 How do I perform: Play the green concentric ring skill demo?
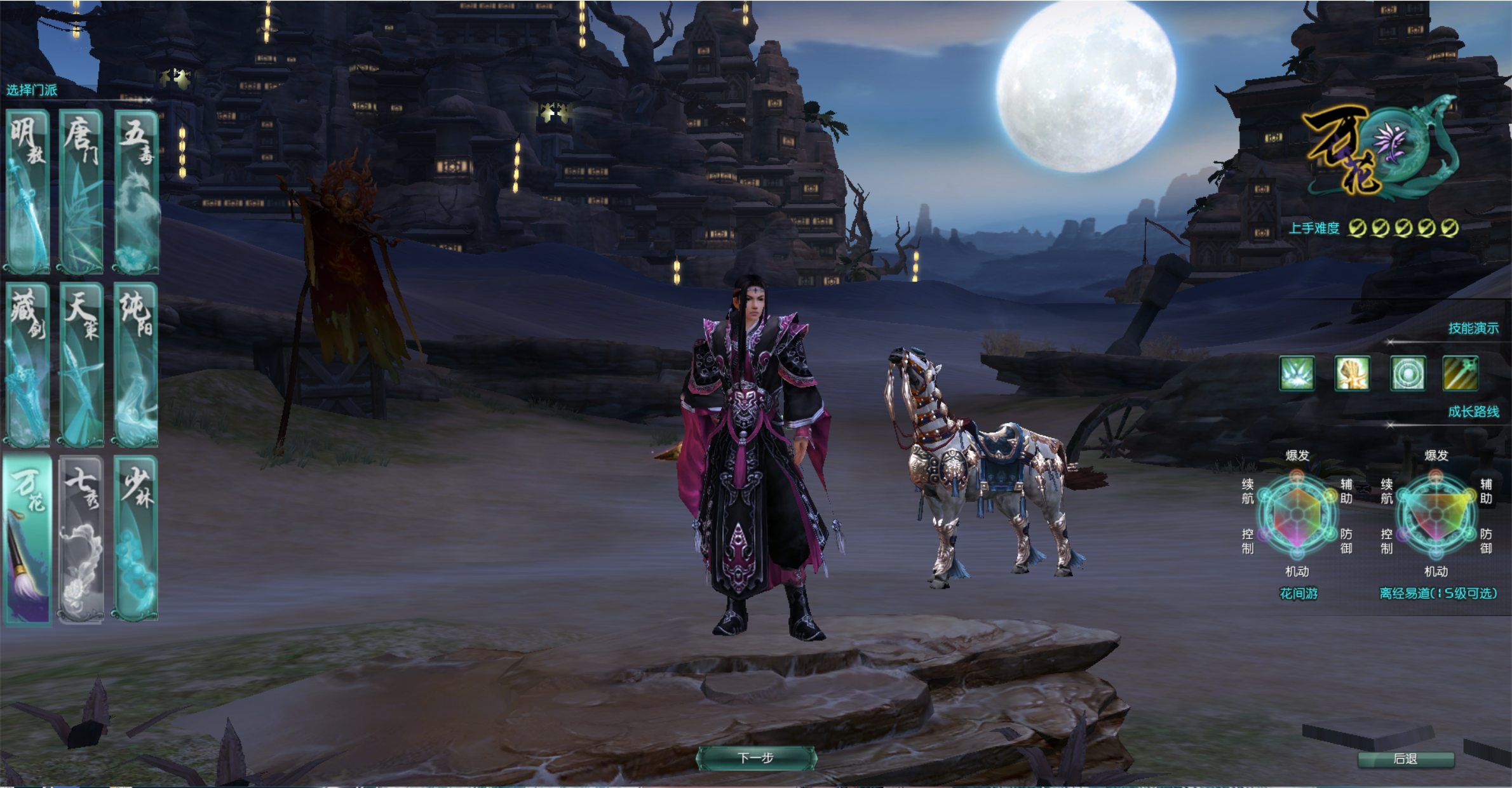tap(1407, 373)
